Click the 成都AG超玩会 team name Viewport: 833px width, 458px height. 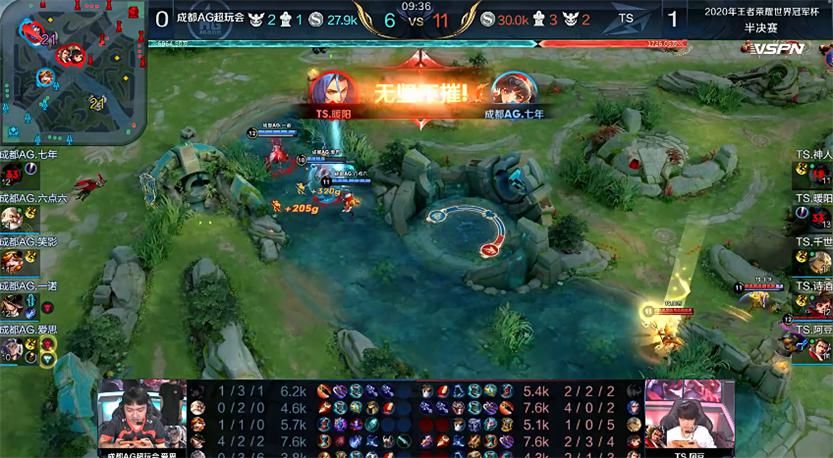pos(210,18)
